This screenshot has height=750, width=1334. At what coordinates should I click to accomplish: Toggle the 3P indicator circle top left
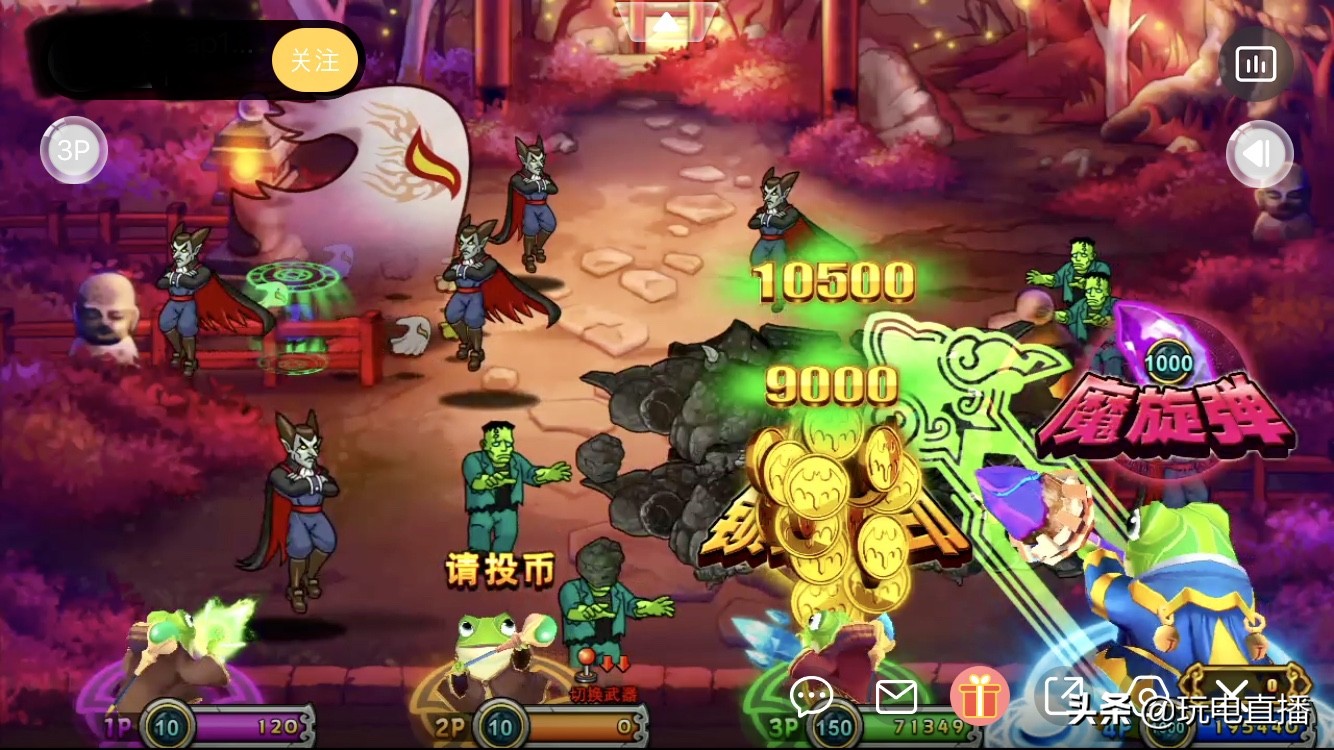click(73, 149)
